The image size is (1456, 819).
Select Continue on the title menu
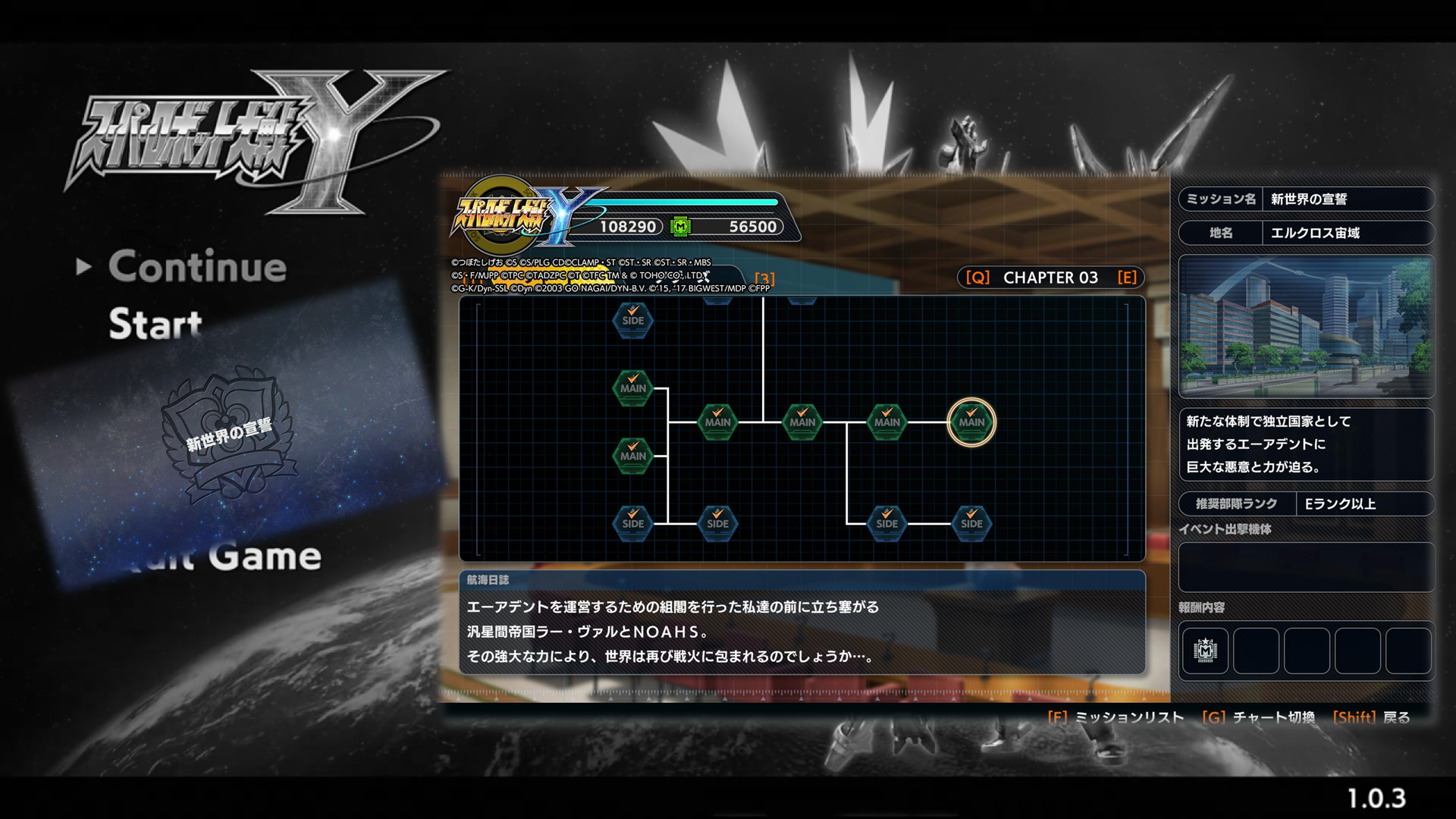[x=196, y=267]
